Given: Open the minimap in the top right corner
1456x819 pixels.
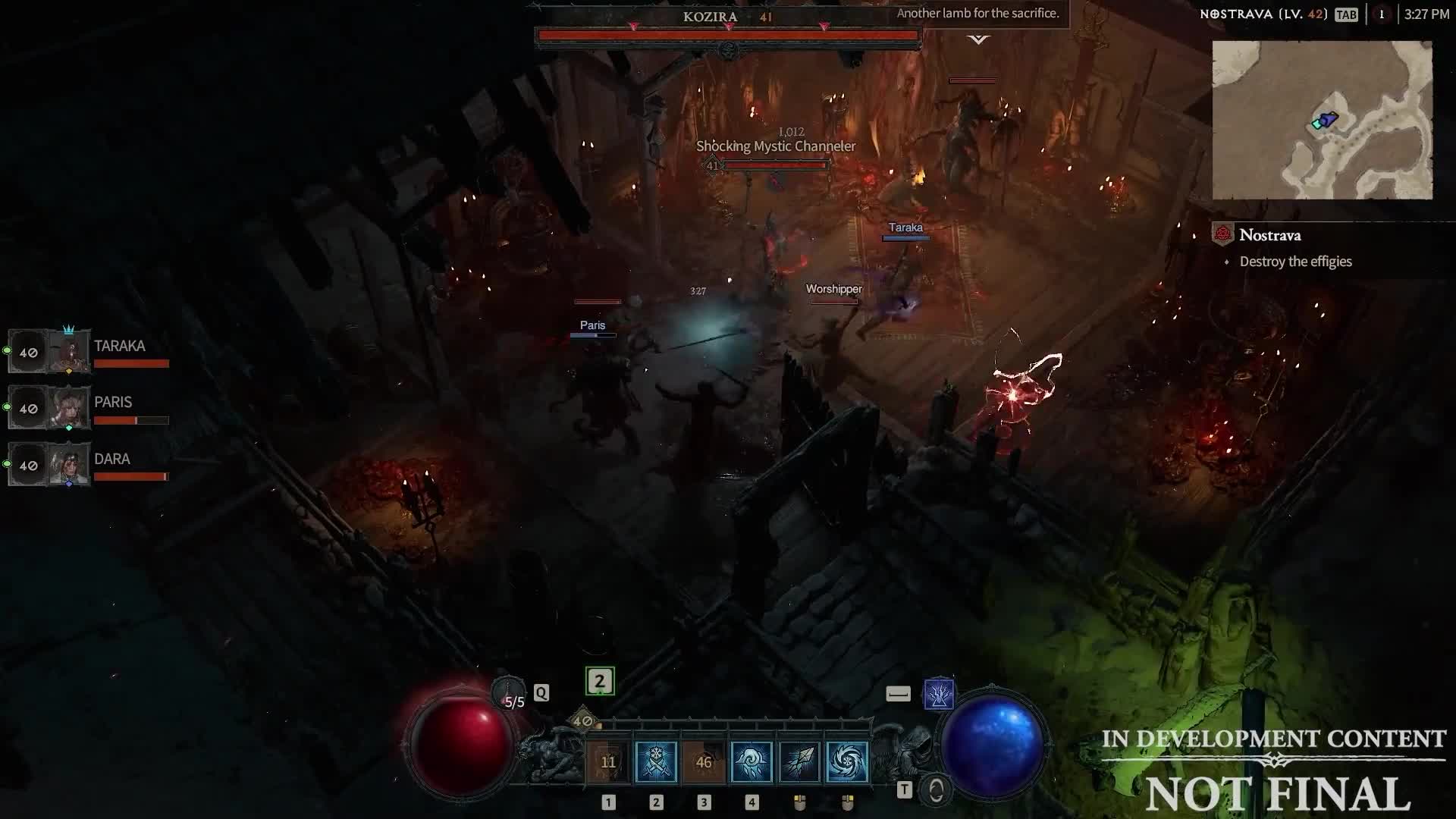Looking at the screenshot, I should 1324,120.
